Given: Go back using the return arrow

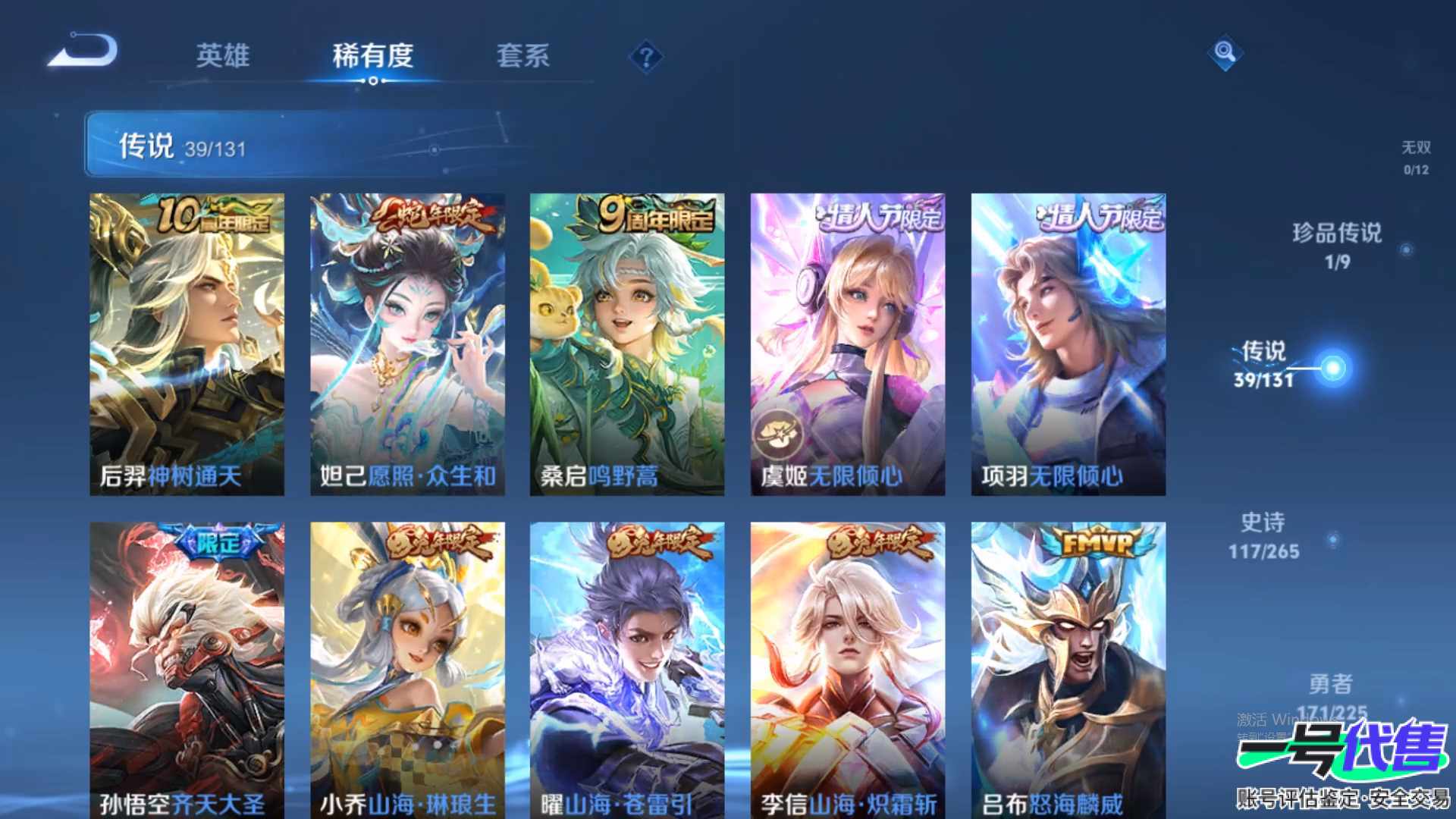Looking at the screenshot, I should click(83, 52).
